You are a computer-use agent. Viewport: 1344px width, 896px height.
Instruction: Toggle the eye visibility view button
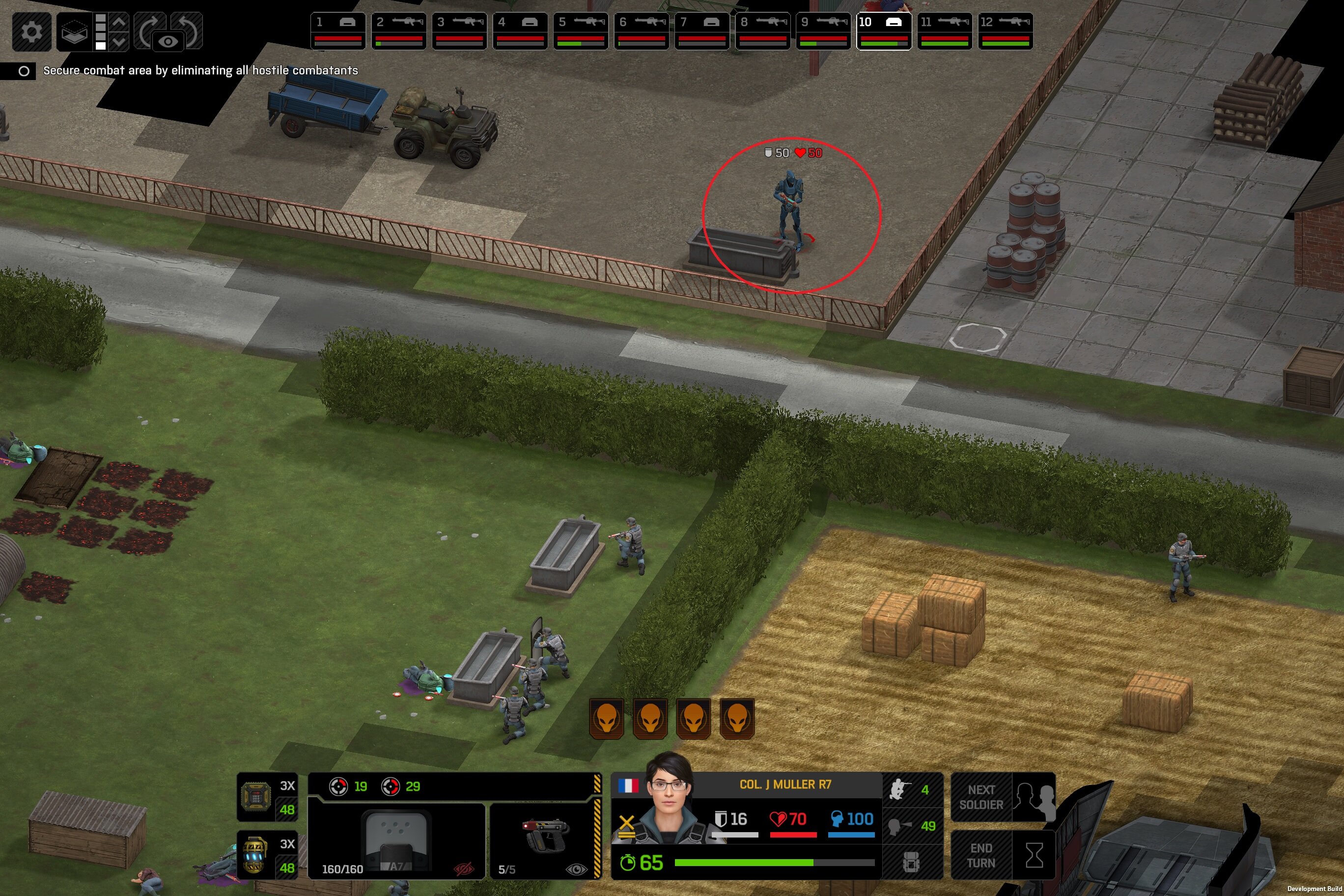point(168,42)
